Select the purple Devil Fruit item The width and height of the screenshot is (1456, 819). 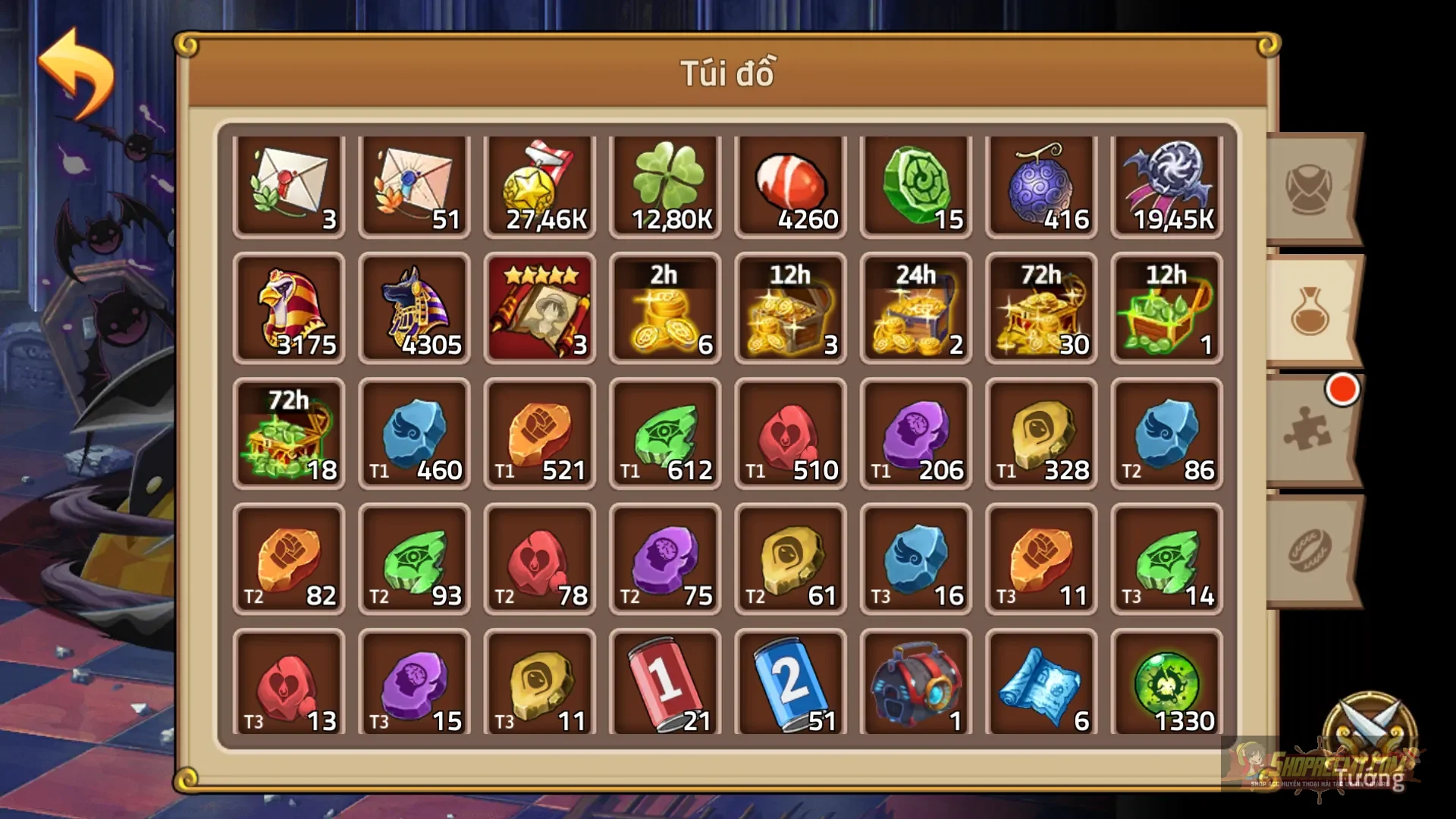tap(1040, 184)
